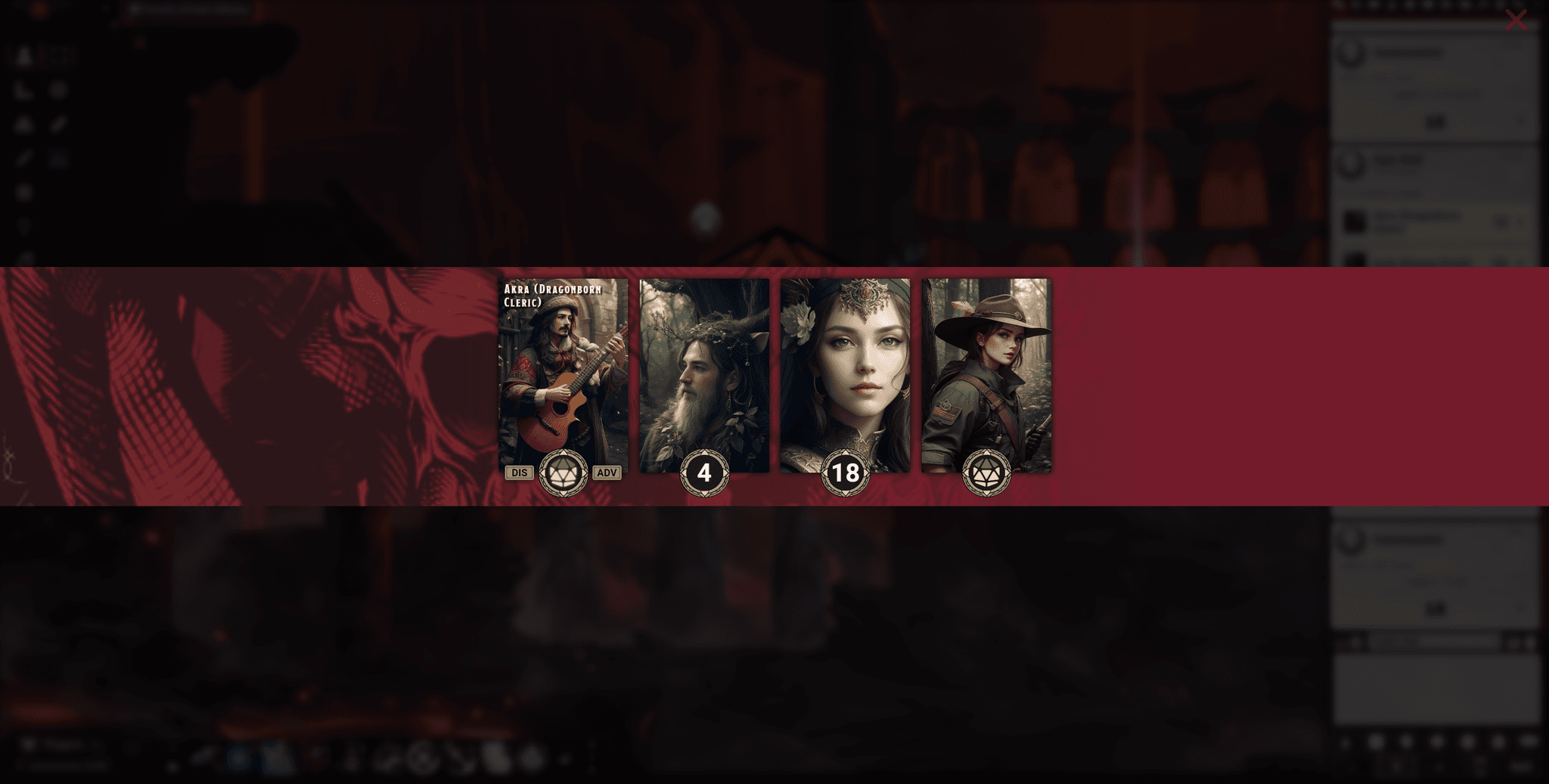Toggle ADV on Akra's roll card
The width and height of the screenshot is (1549, 784).
pyautogui.click(x=606, y=473)
